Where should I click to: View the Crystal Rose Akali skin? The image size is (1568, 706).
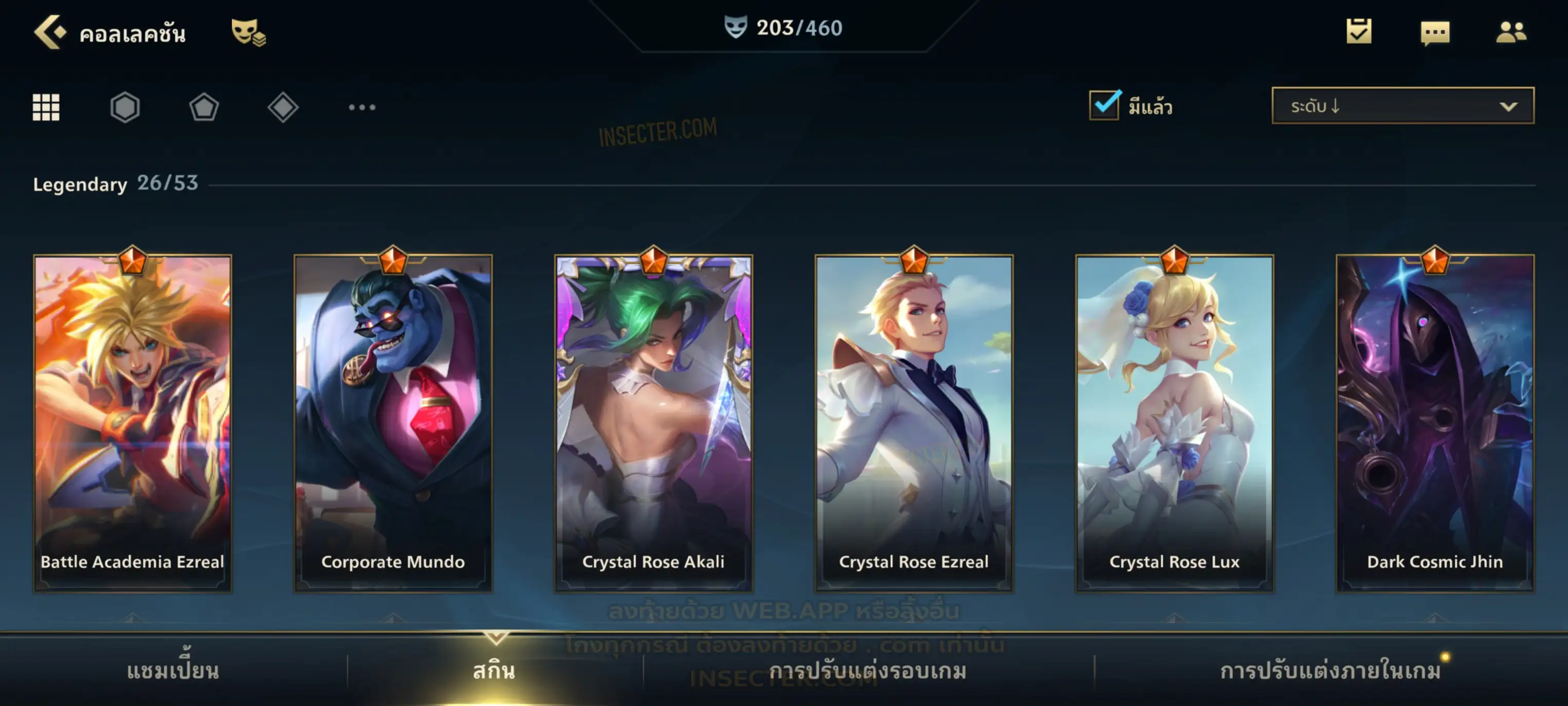tap(654, 423)
